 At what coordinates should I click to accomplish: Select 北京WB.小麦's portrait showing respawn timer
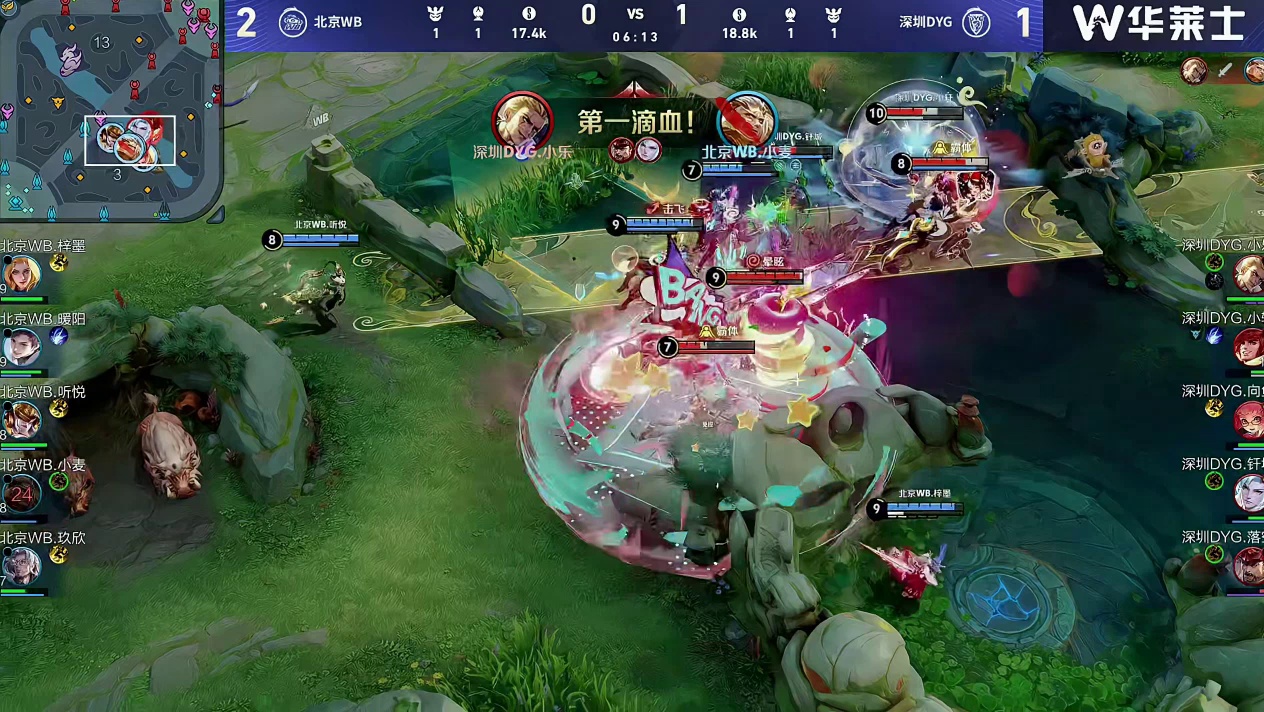click(x=20, y=493)
